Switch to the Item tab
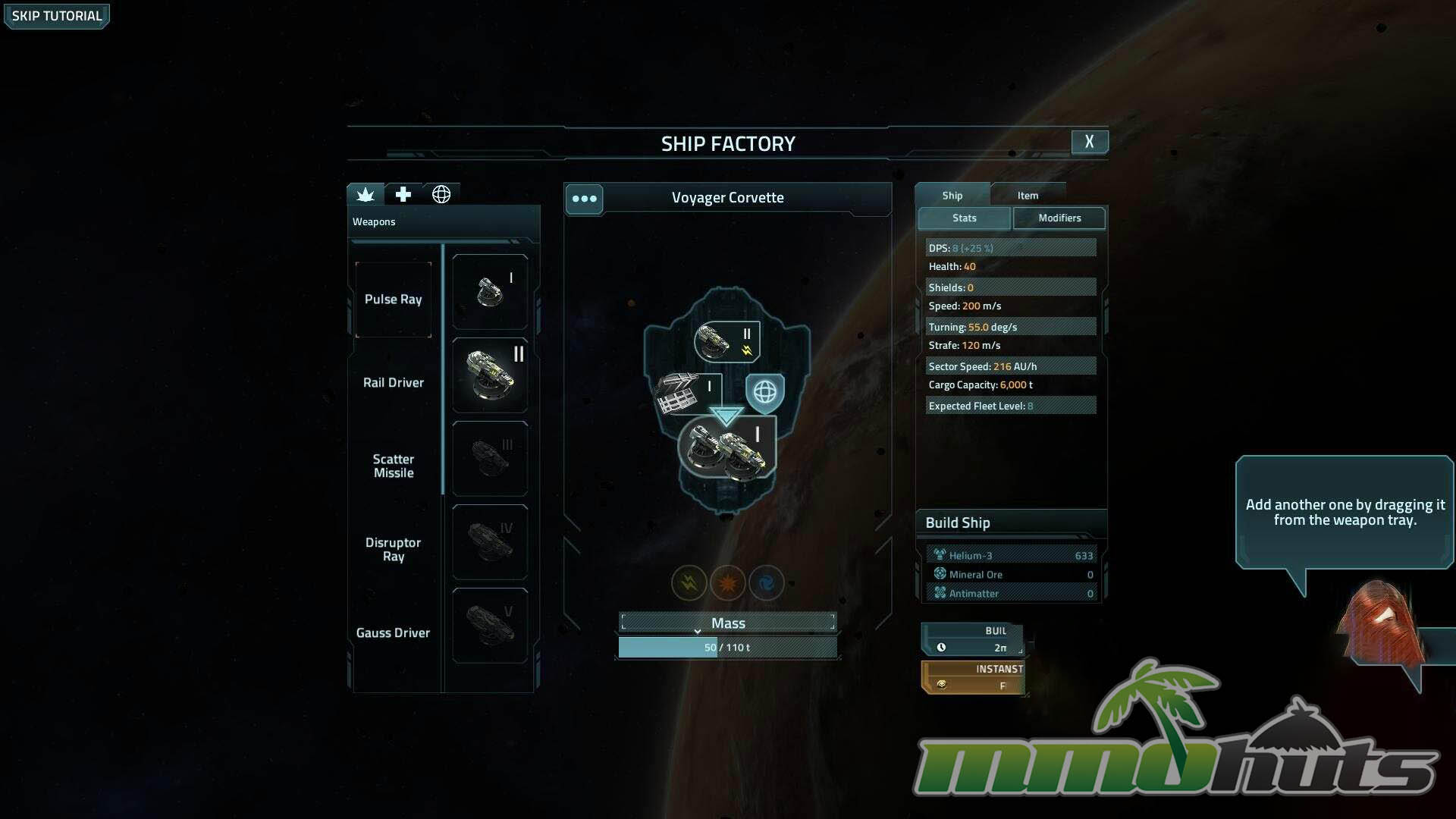Viewport: 1456px width, 819px height. [x=1028, y=196]
